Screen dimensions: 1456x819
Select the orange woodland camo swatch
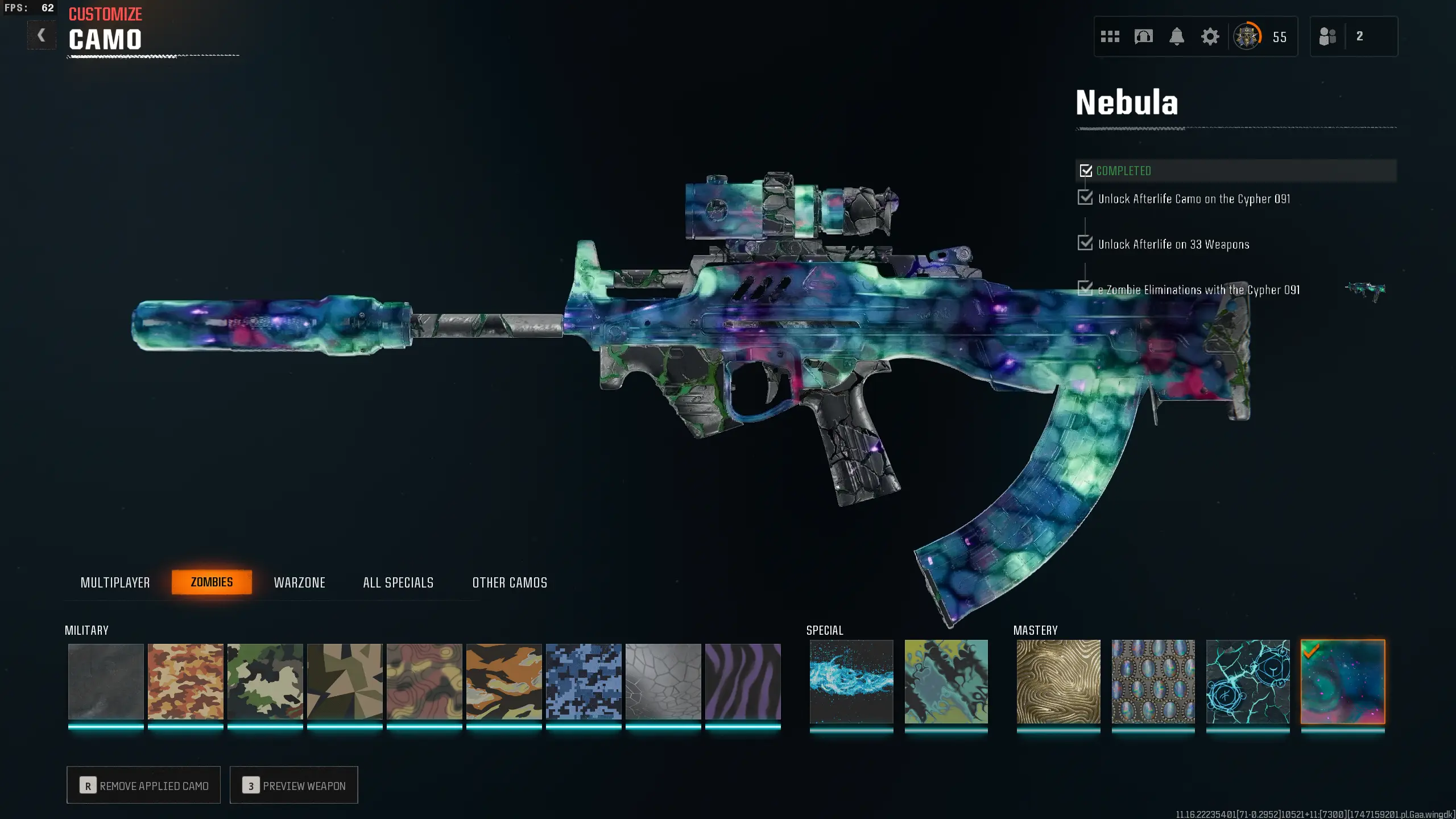point(185,681)
